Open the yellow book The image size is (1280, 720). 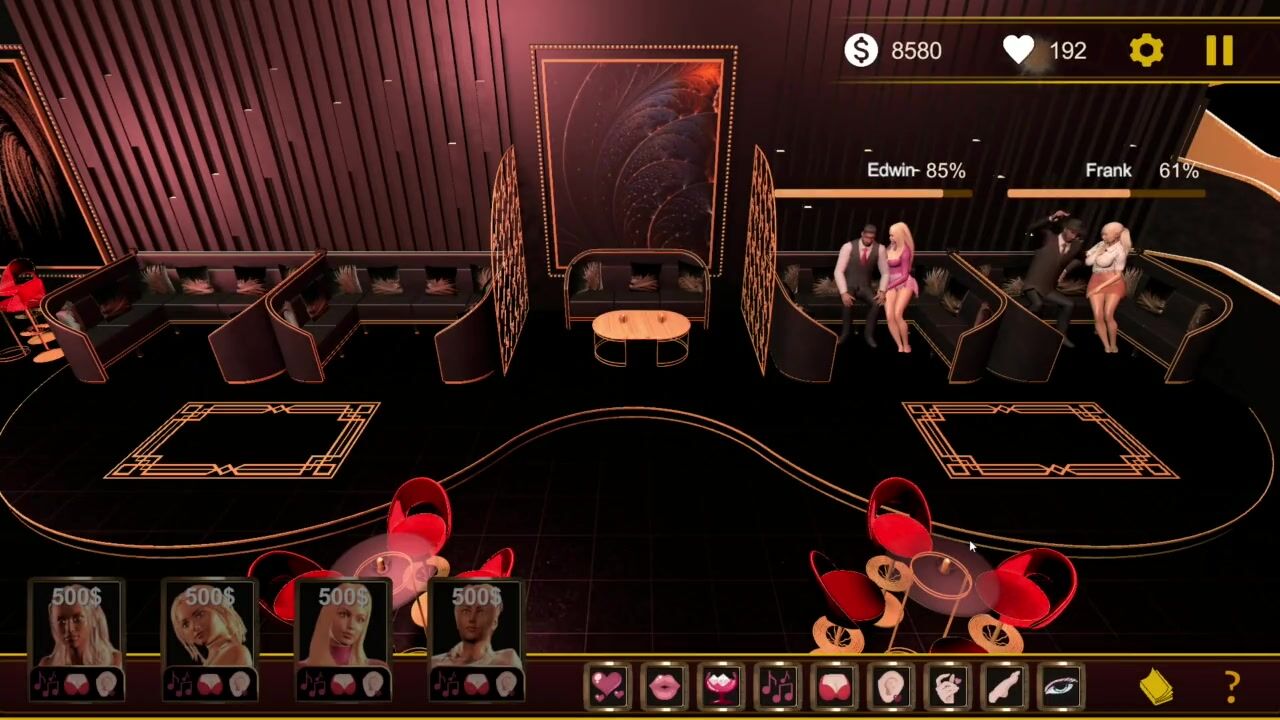tap(1156, 687)
